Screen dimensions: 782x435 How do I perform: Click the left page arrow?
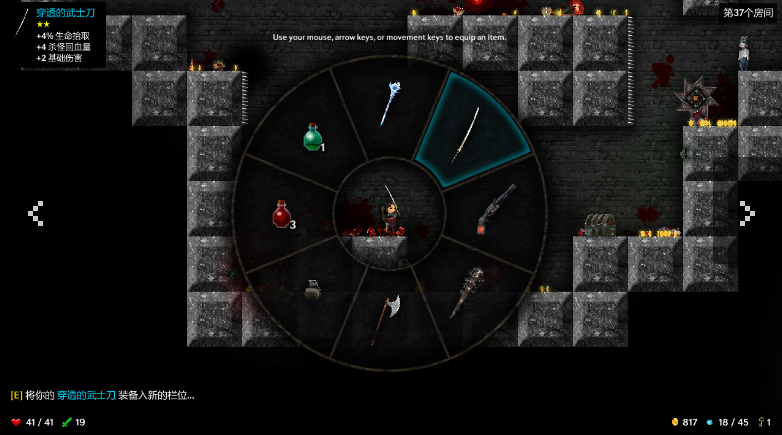pos(36,213)
